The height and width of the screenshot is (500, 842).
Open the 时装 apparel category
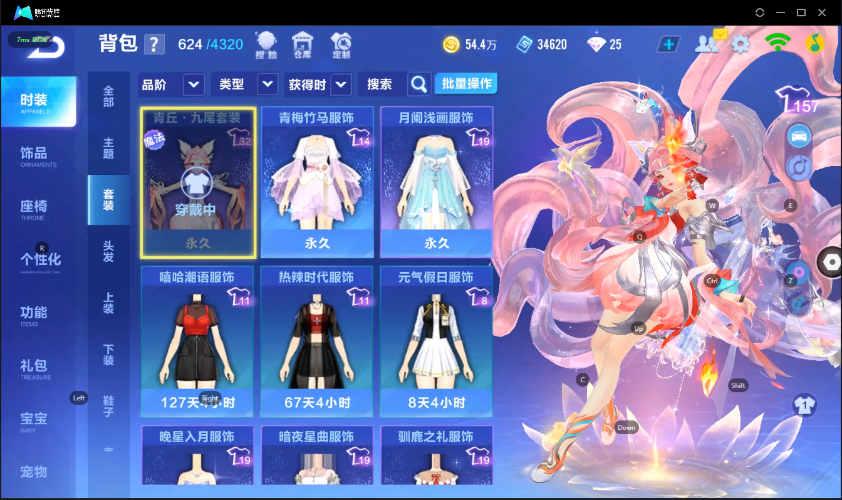tap(38, 102)
